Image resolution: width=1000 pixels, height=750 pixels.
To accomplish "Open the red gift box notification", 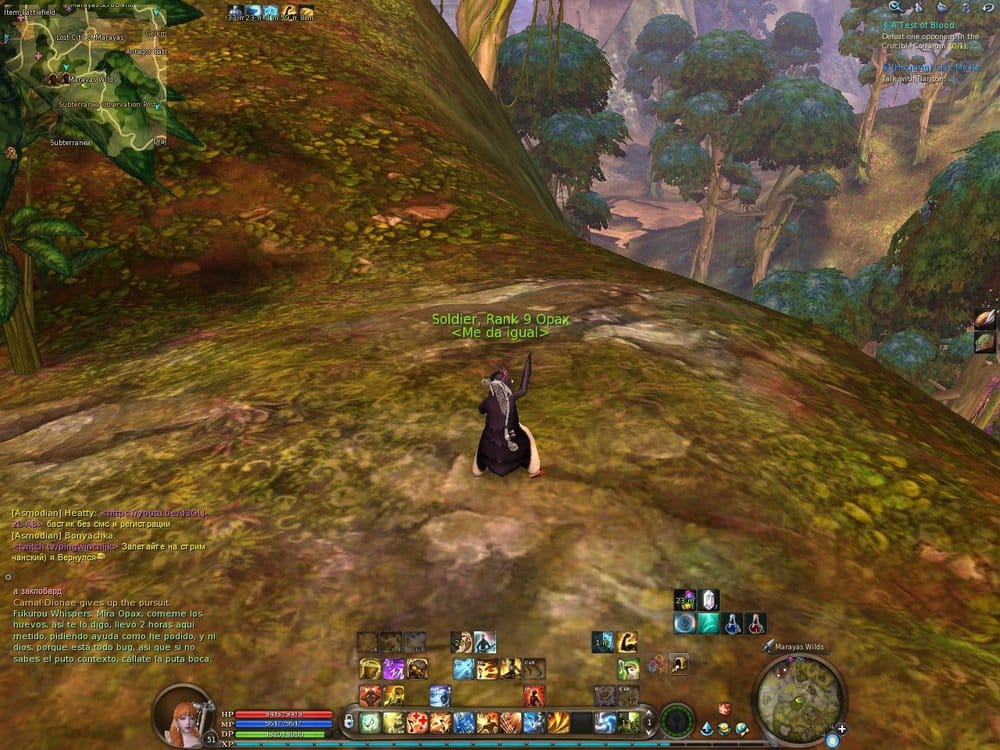I will 725,708.
